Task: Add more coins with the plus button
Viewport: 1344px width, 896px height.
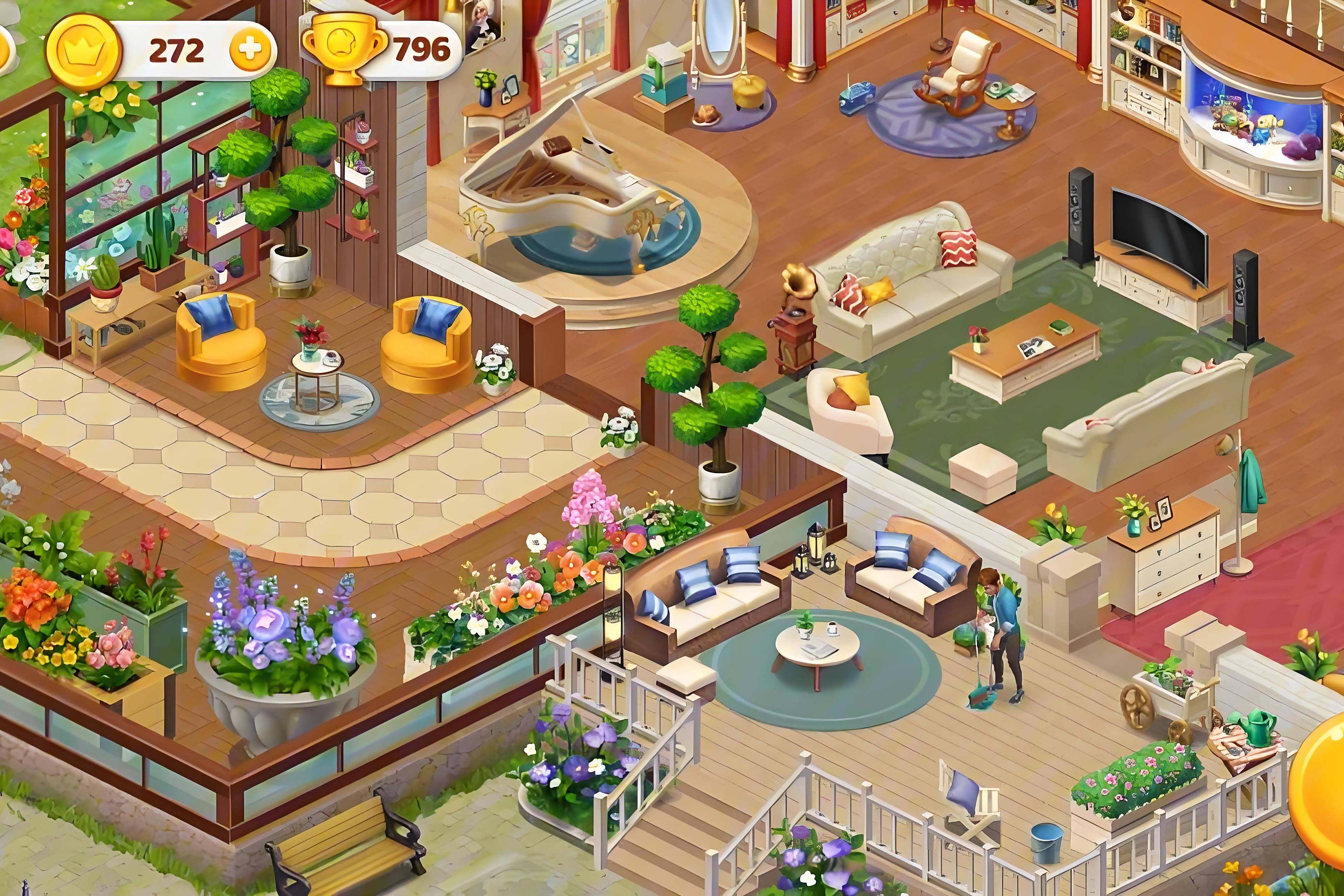Action: click(250, 50)
